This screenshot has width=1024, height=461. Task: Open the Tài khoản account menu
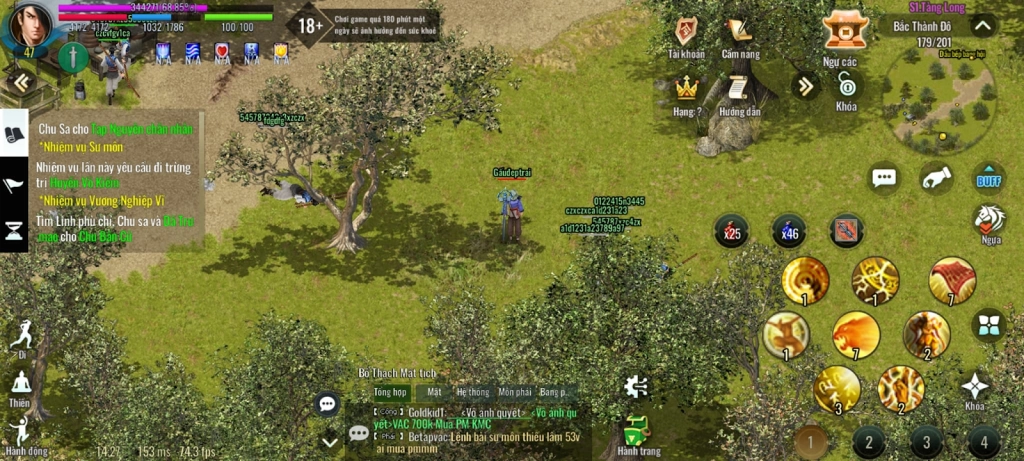[x=686, y=34]
